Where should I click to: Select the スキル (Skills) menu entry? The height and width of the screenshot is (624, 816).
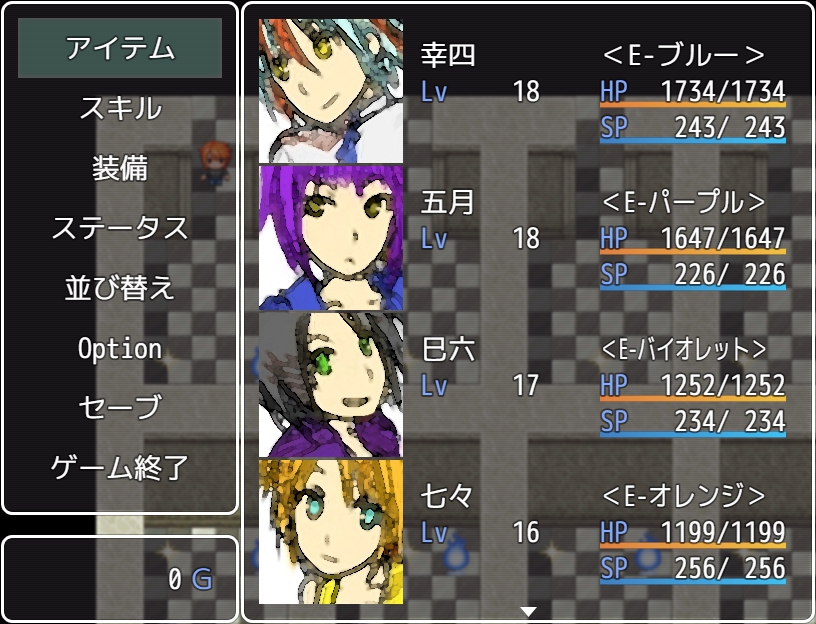tap(120, 108)
